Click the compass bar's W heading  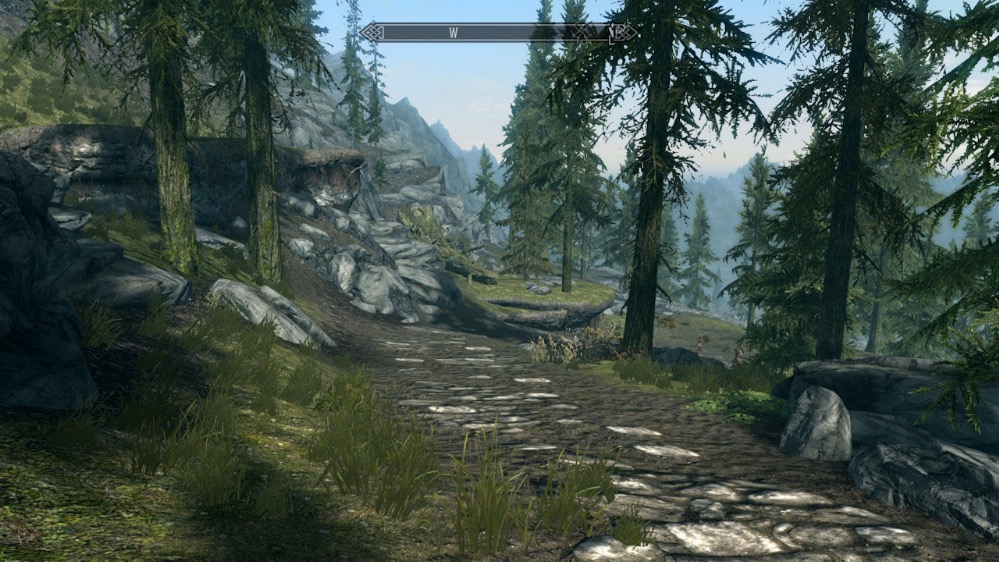453,33
